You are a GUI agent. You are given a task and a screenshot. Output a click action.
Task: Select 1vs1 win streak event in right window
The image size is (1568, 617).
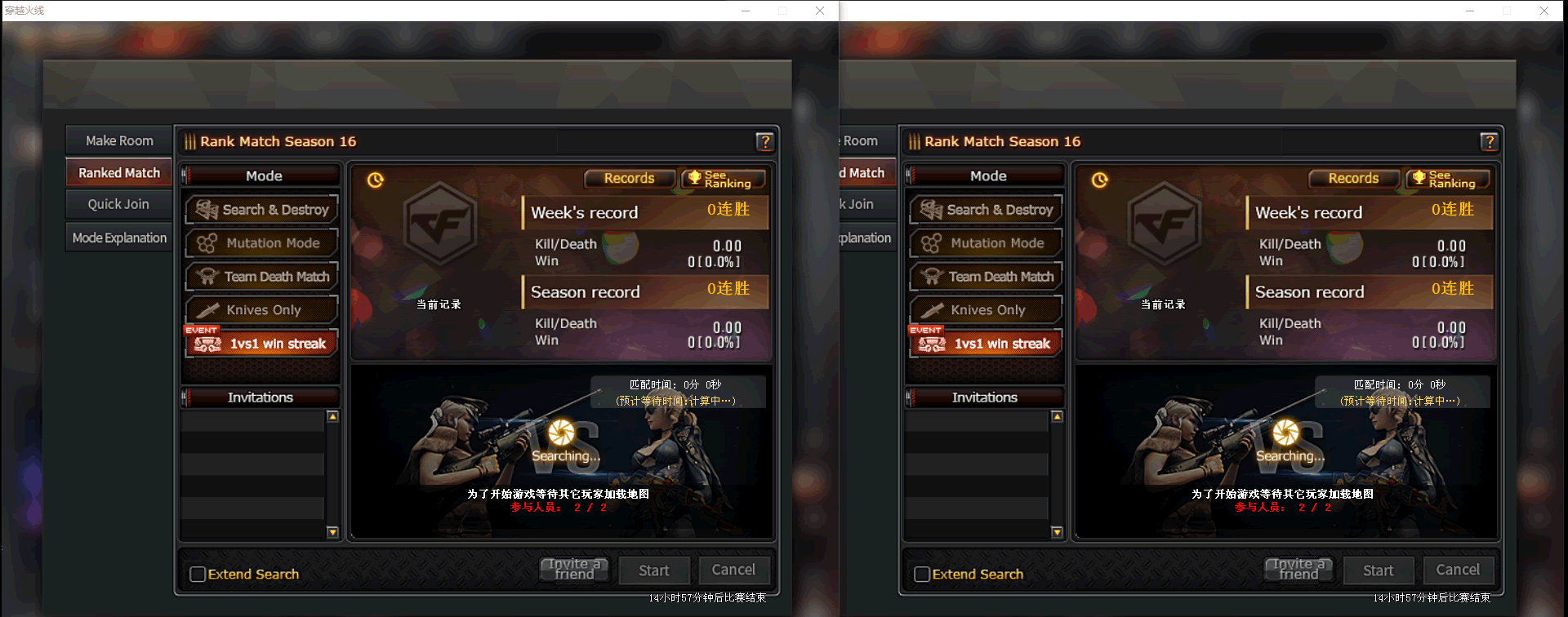pyautogui.click(x=986, y=344)
